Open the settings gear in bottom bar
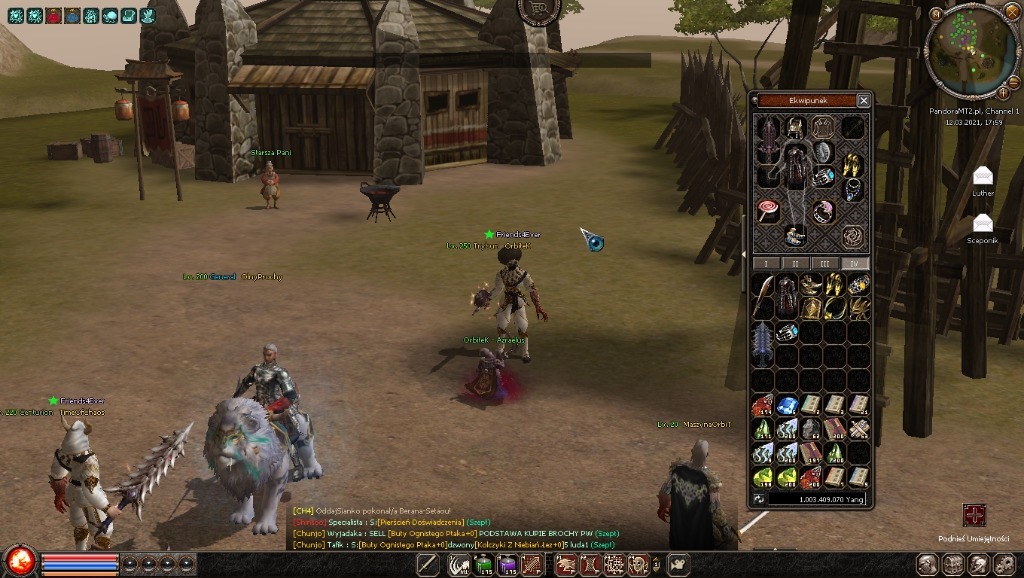The height and width of the screenshot is (578, 1024). [x=1002, y=565]
